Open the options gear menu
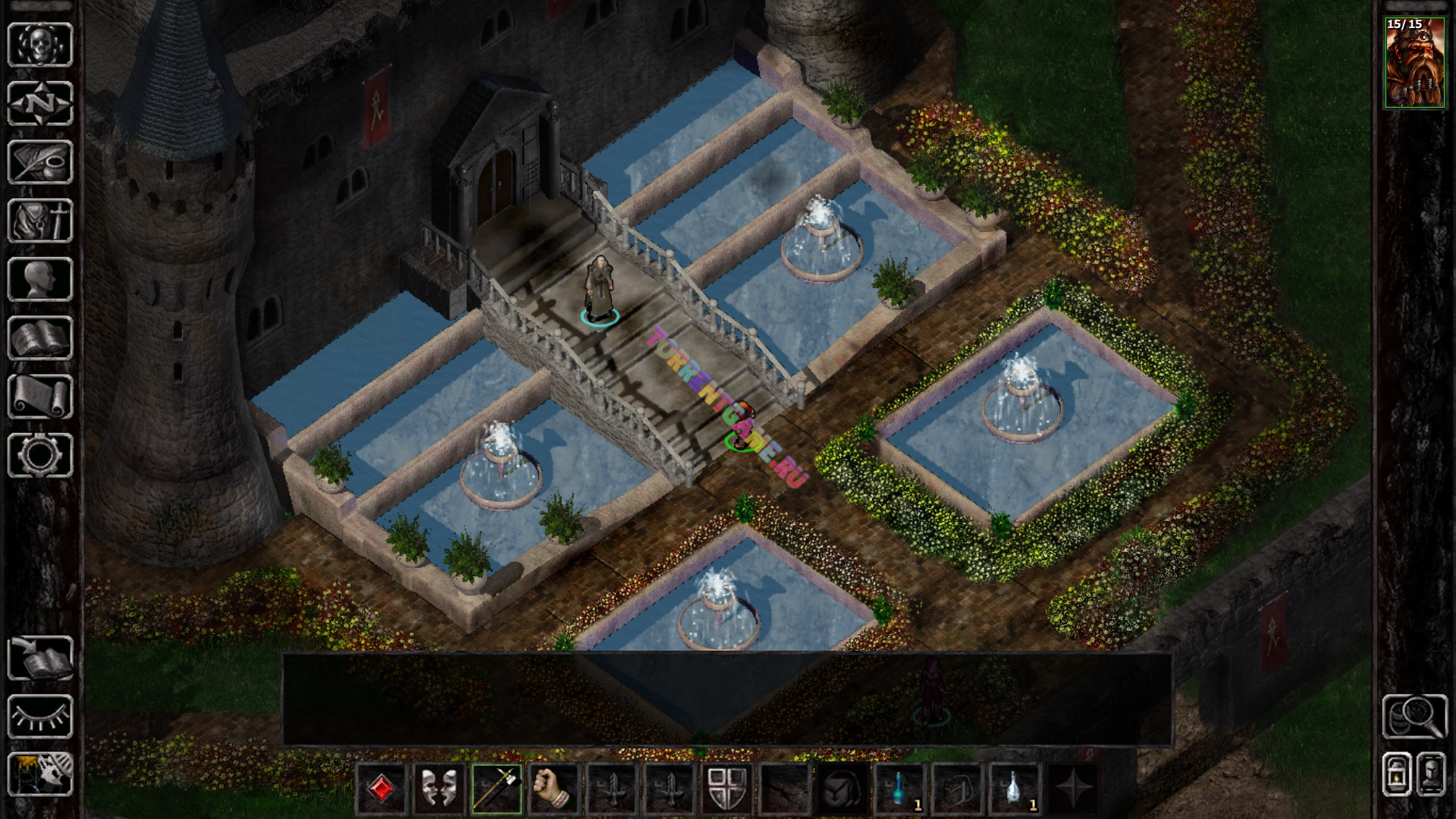 40,455
